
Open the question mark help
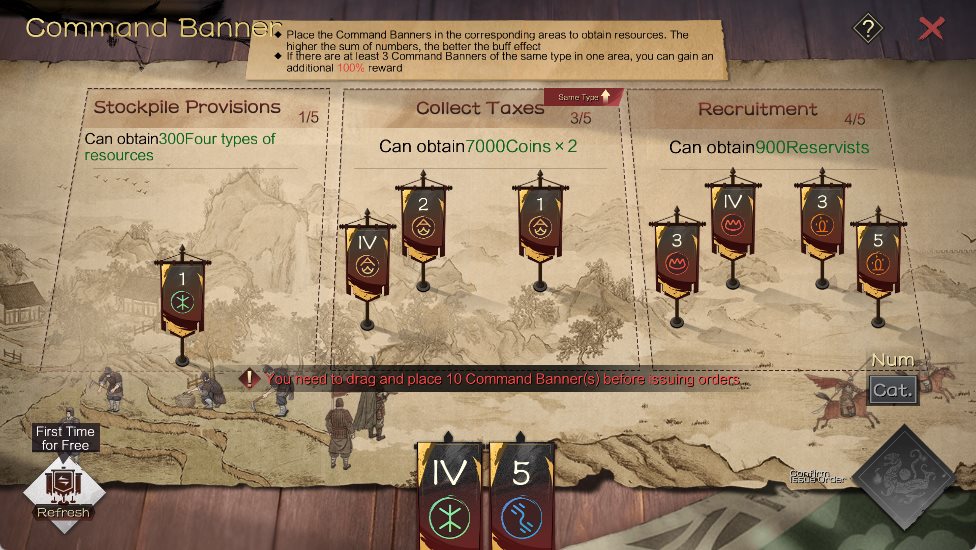pos(868,28)
